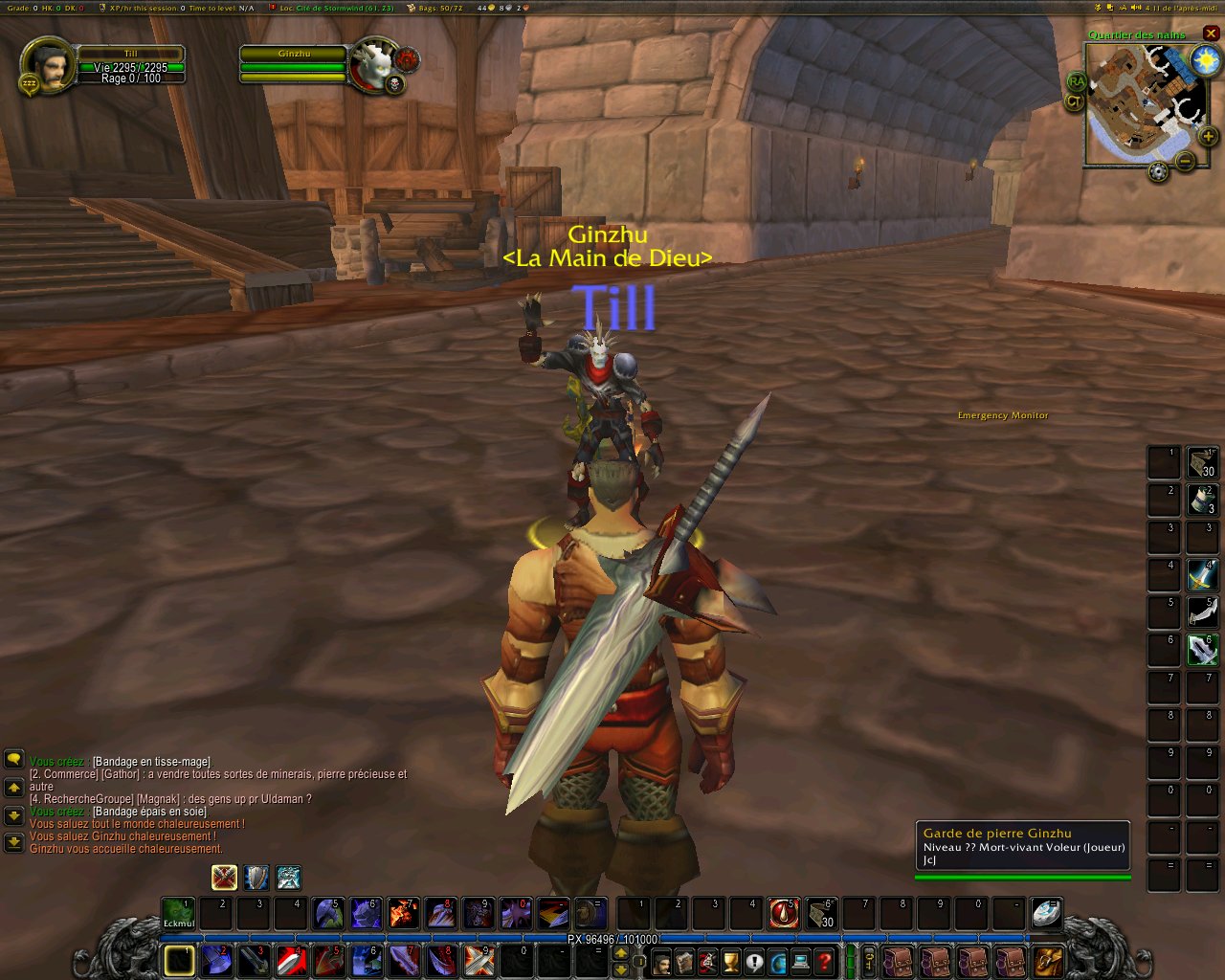Open the chat speech bubble menu
1225x980 pixels.
13,759
